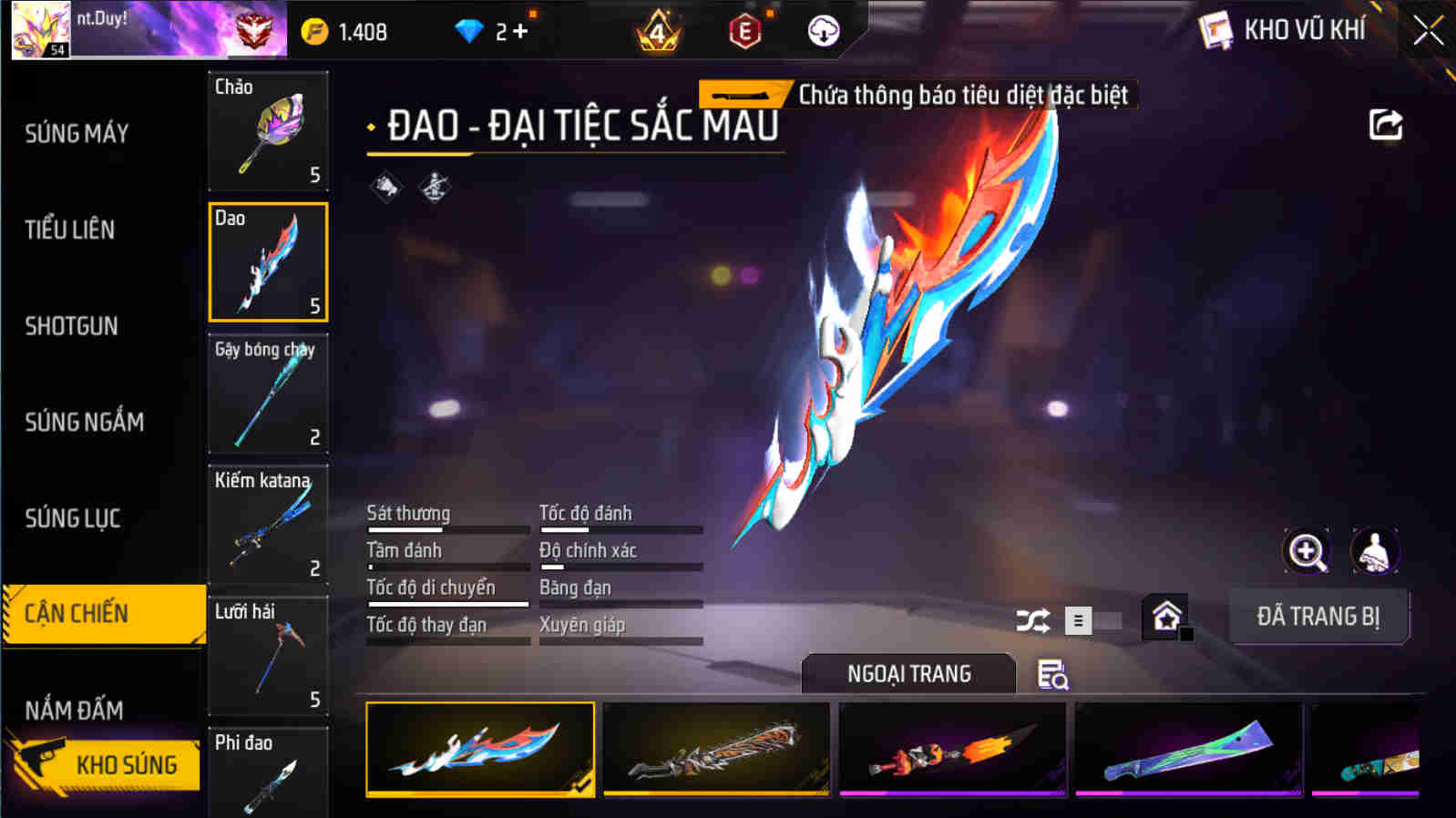Select the Kiếm katana thumbnail in the sidebar
Image resolution: width=1456 pixels, height=818 pixels.
click(x=268, y=526)
